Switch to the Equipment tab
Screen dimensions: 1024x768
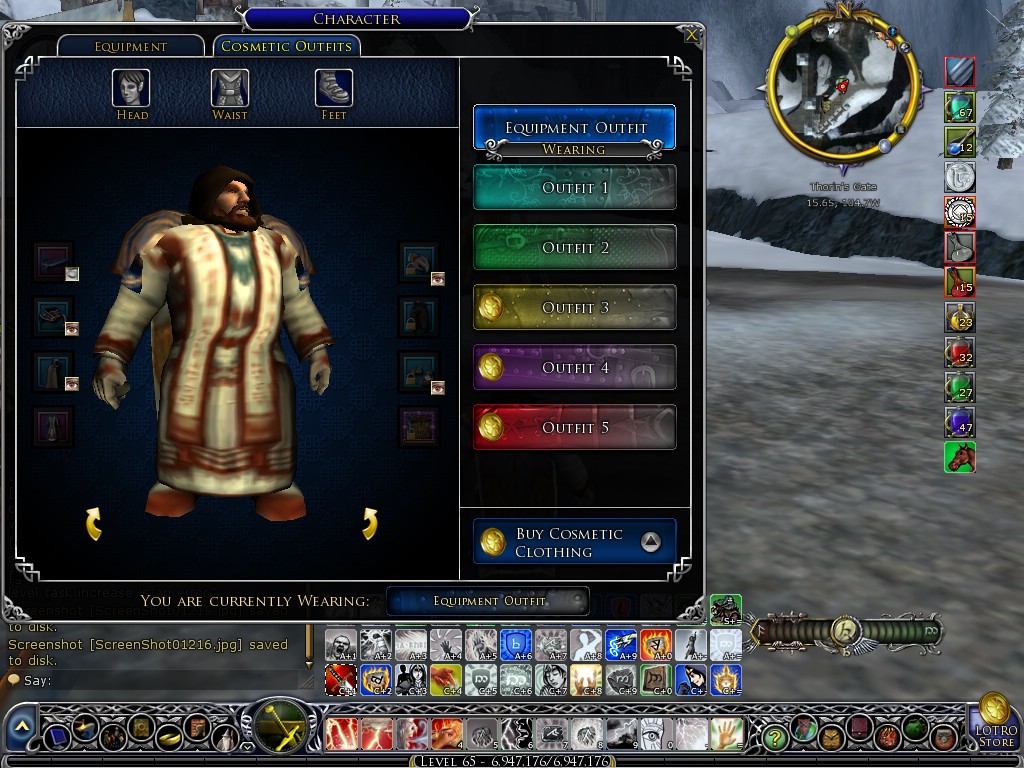click(x=131, y=47)
